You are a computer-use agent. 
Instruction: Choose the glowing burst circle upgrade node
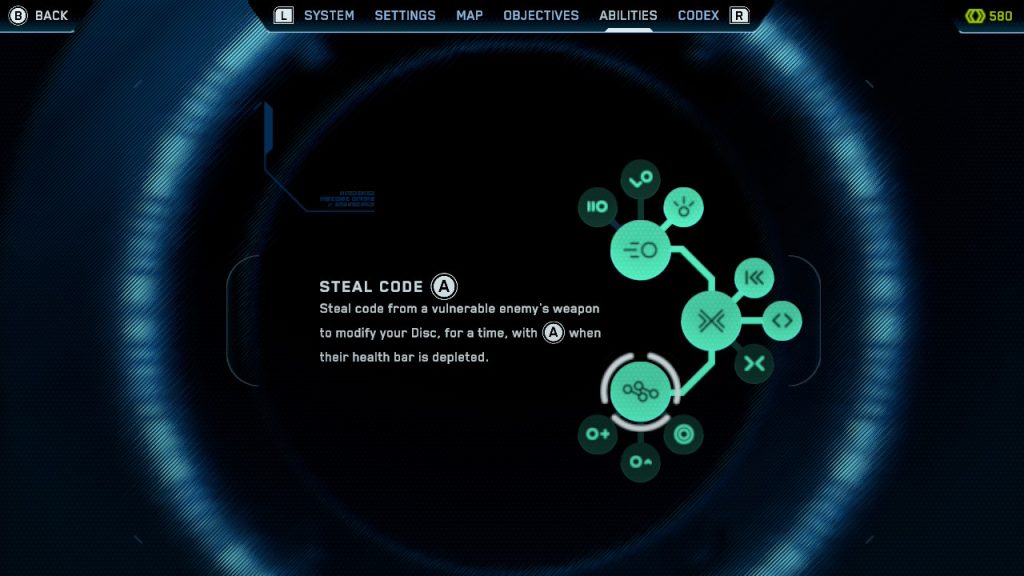tap(684, 207)
